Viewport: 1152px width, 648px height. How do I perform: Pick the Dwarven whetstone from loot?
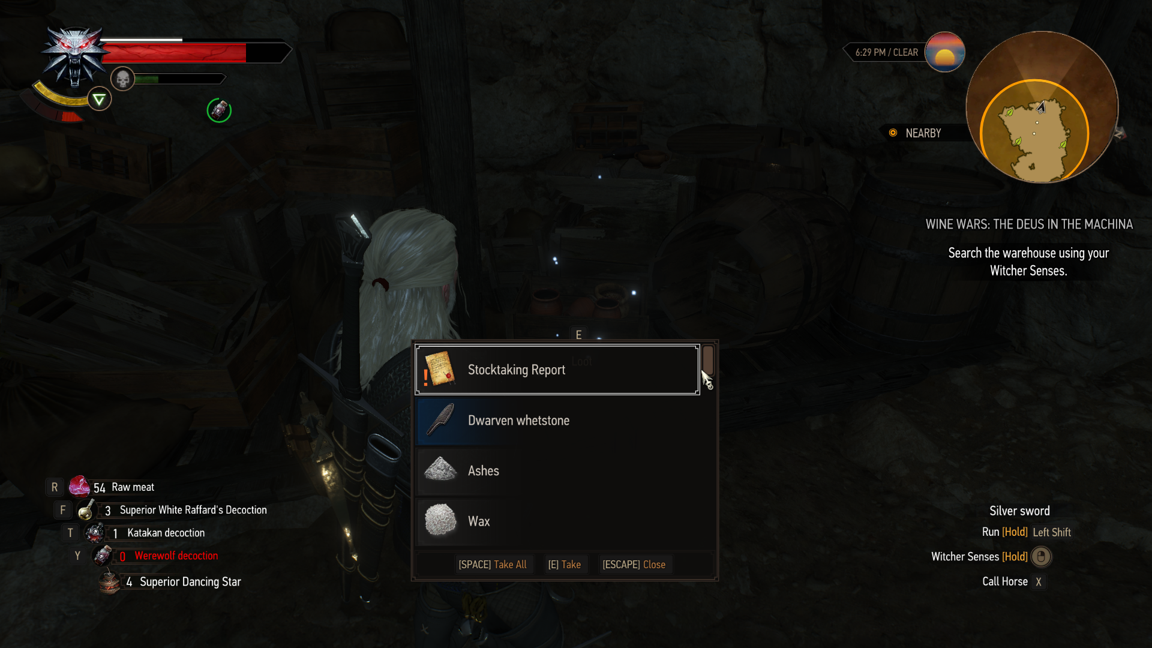tap(557, 421)
